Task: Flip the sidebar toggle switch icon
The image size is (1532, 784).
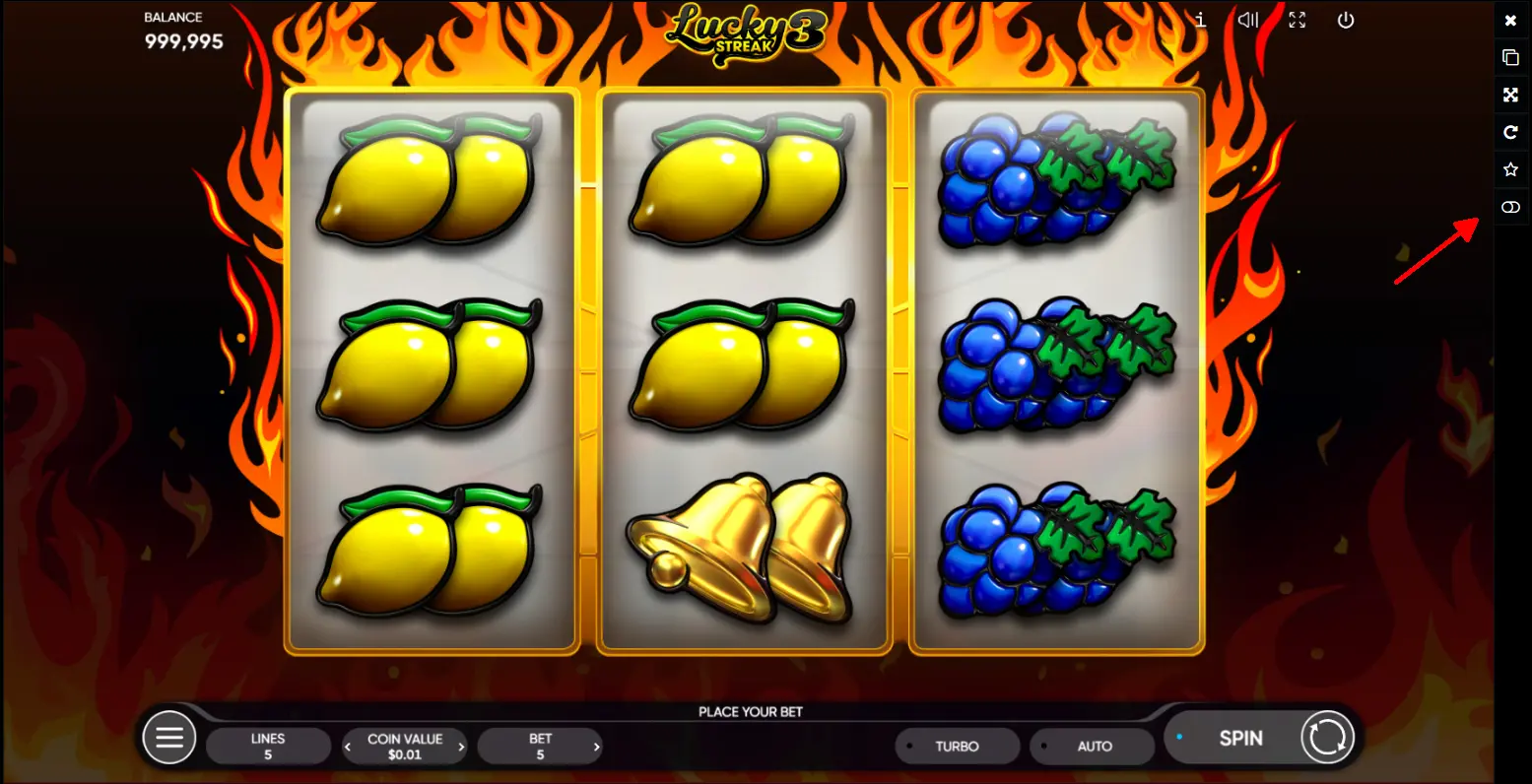Action: click(1510, 208)
